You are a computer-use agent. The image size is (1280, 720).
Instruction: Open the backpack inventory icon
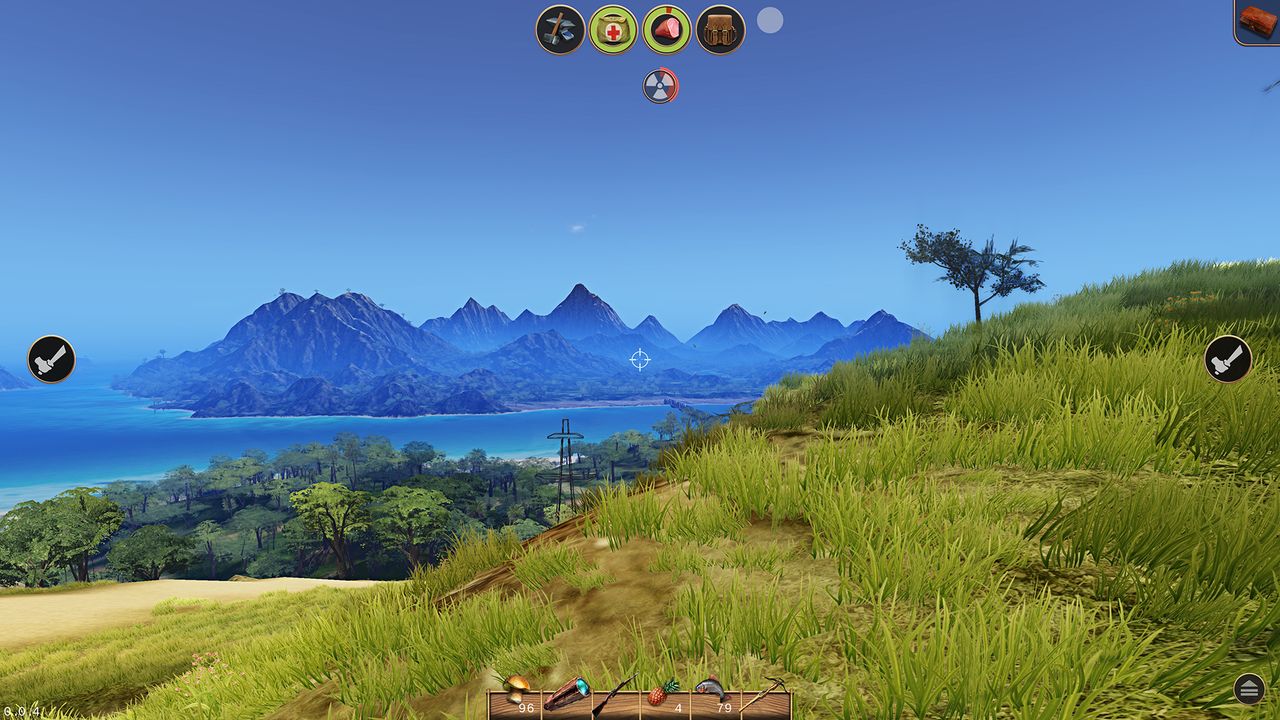pos(719,28)
